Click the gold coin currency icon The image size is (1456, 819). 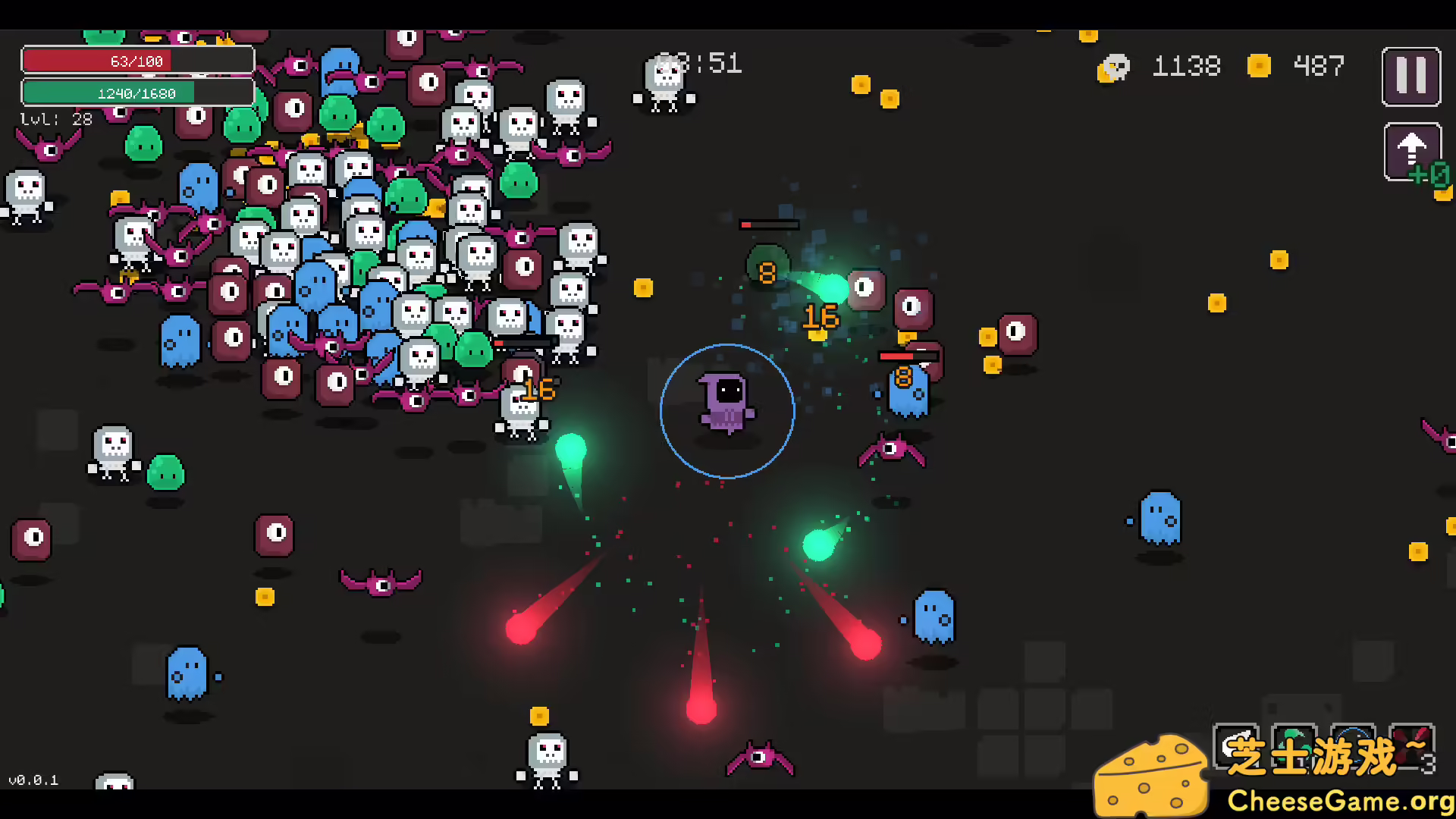[1259, 66]
